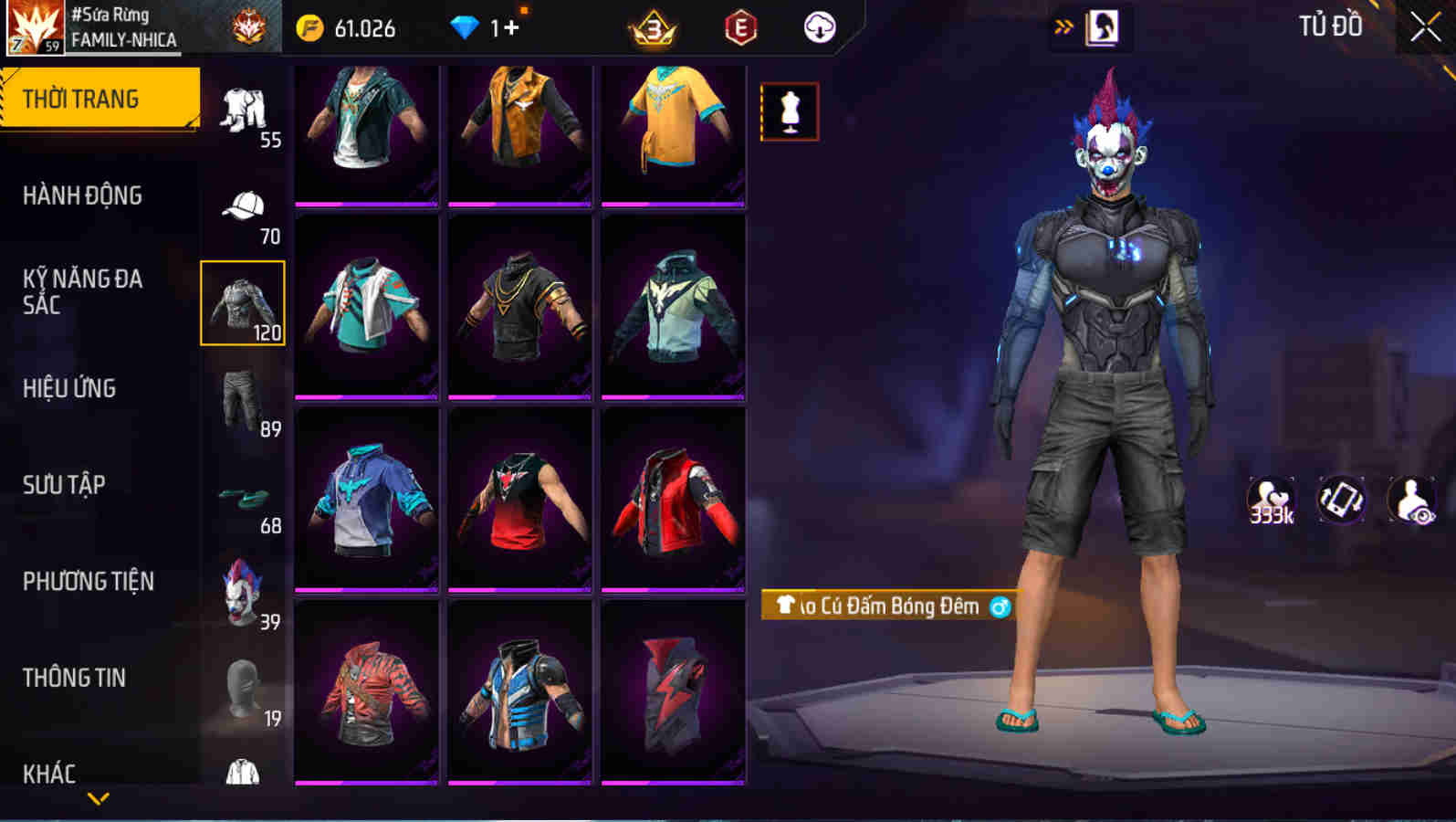1456x822 pixels.
Task: Tap the diamond currency icon
Action: 466,27
